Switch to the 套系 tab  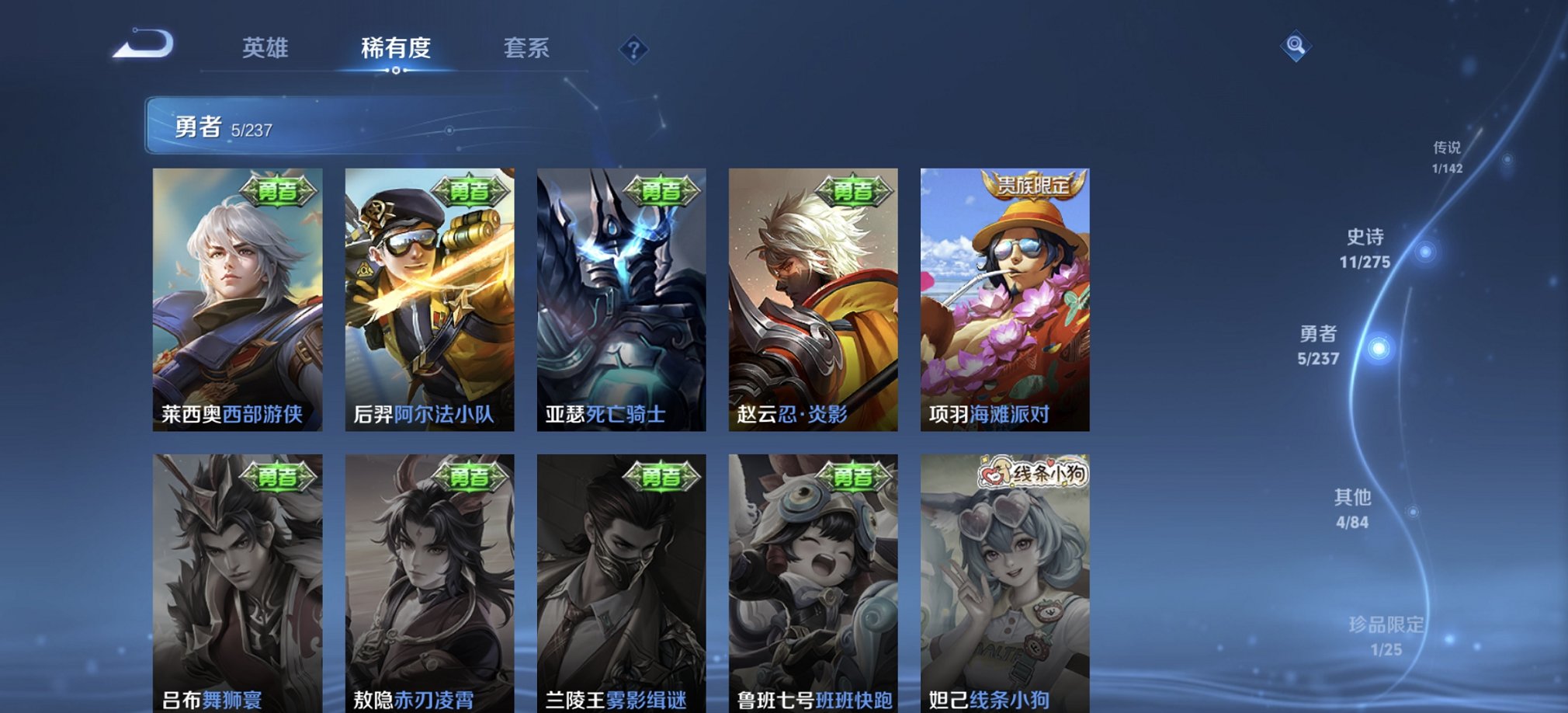(x=527, y=49)
